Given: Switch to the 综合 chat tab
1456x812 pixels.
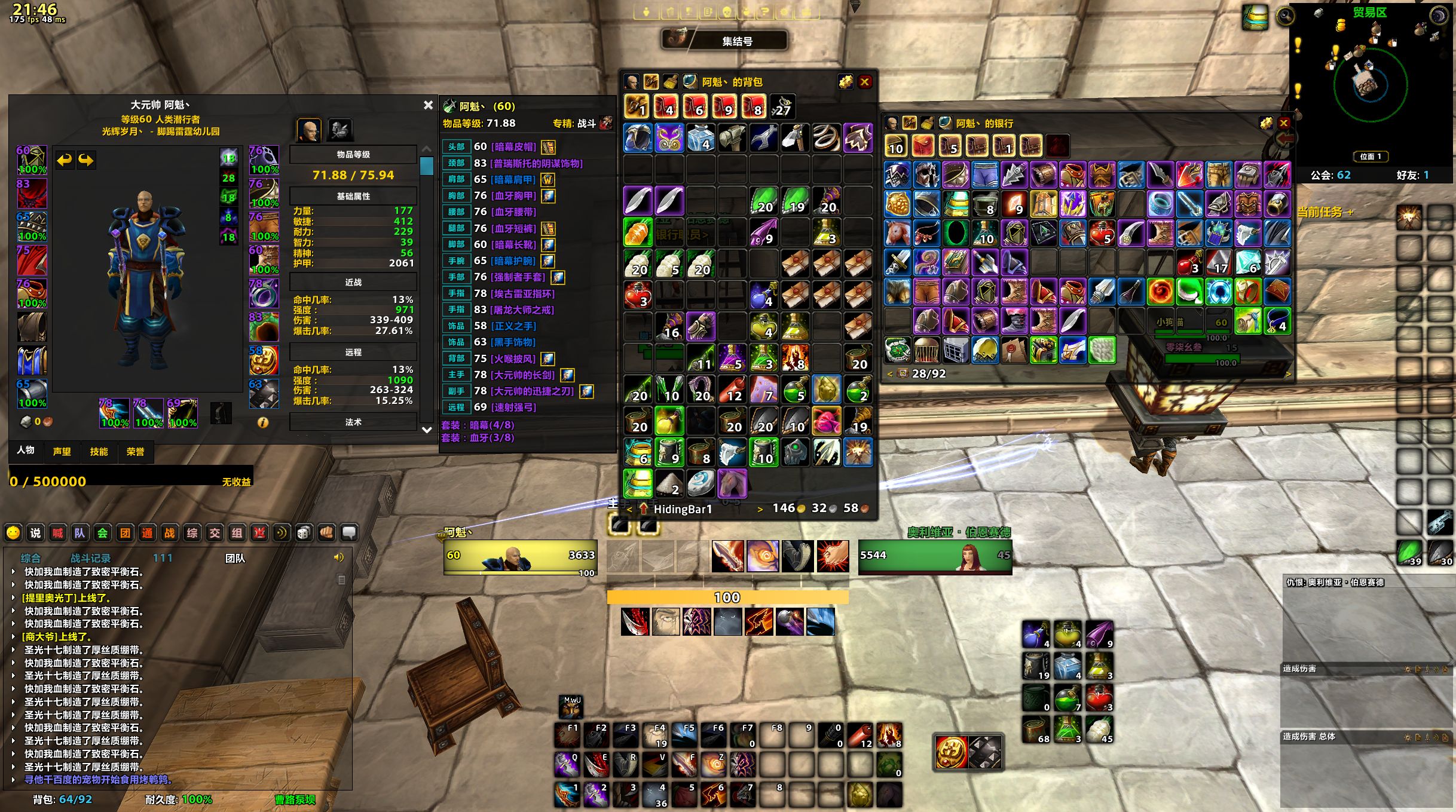Looking at the screenshot, I should click(x=30, y=558).
